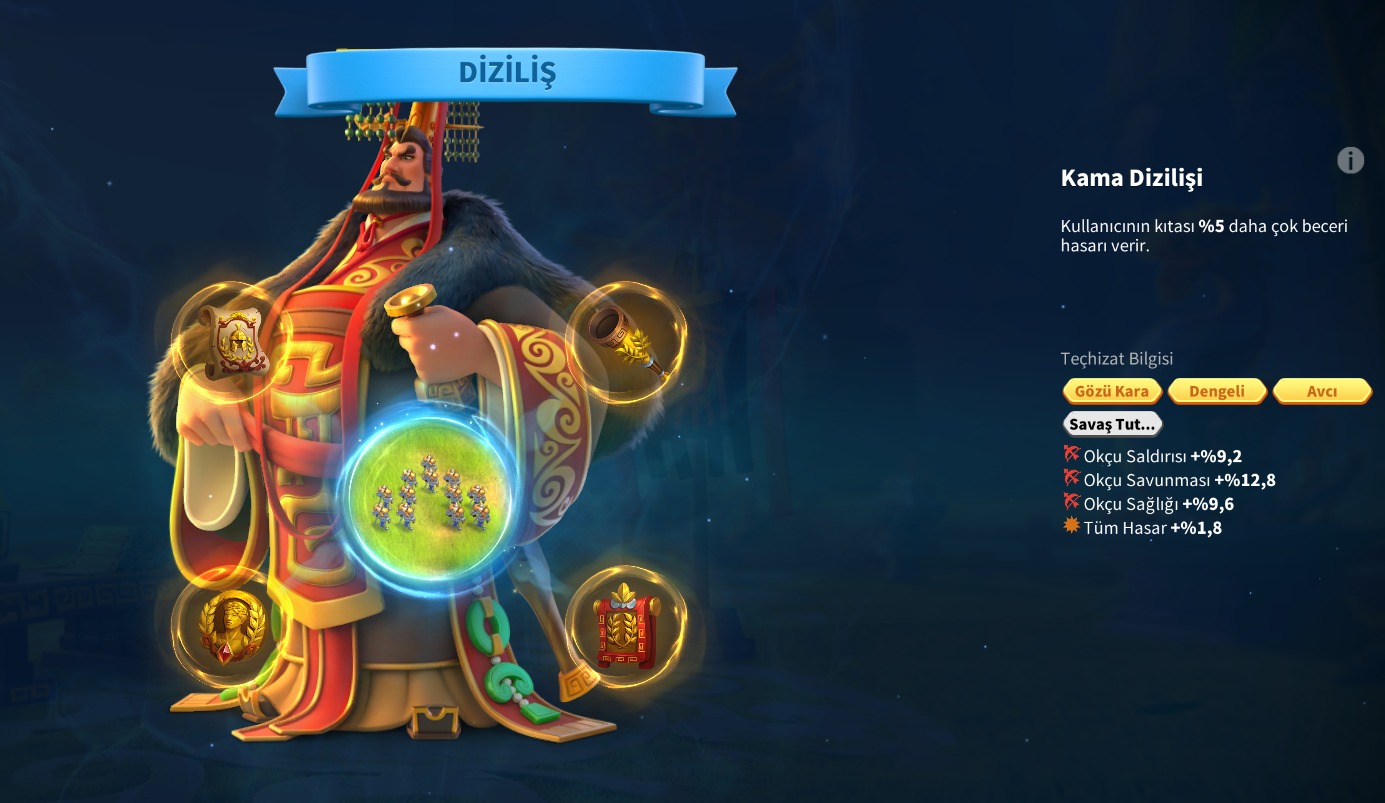Select the Gözü Kara equipment tag
The width and height of the screenshot is (1385, 803).
coord(1112,391)
